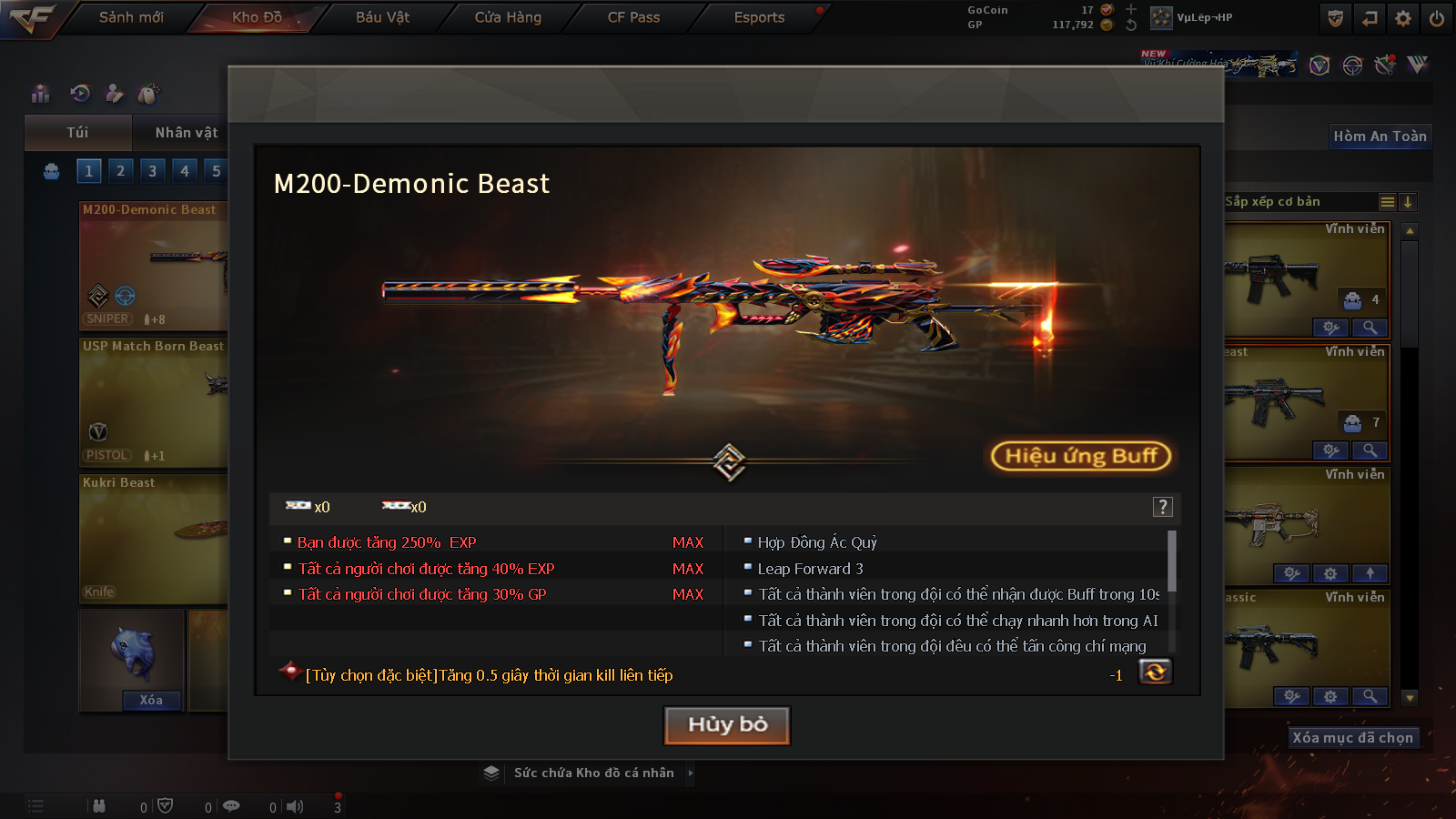Reroll the special option with refresh icon
The height and width of the screenshot is (819, 1456).
pyautogui.click(x=1155, y=672)
